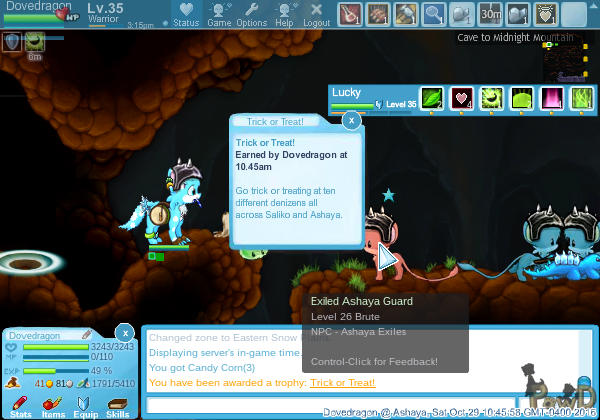Open the Game menu
This screenshot has width=600, height=420.
click(219, 14)
